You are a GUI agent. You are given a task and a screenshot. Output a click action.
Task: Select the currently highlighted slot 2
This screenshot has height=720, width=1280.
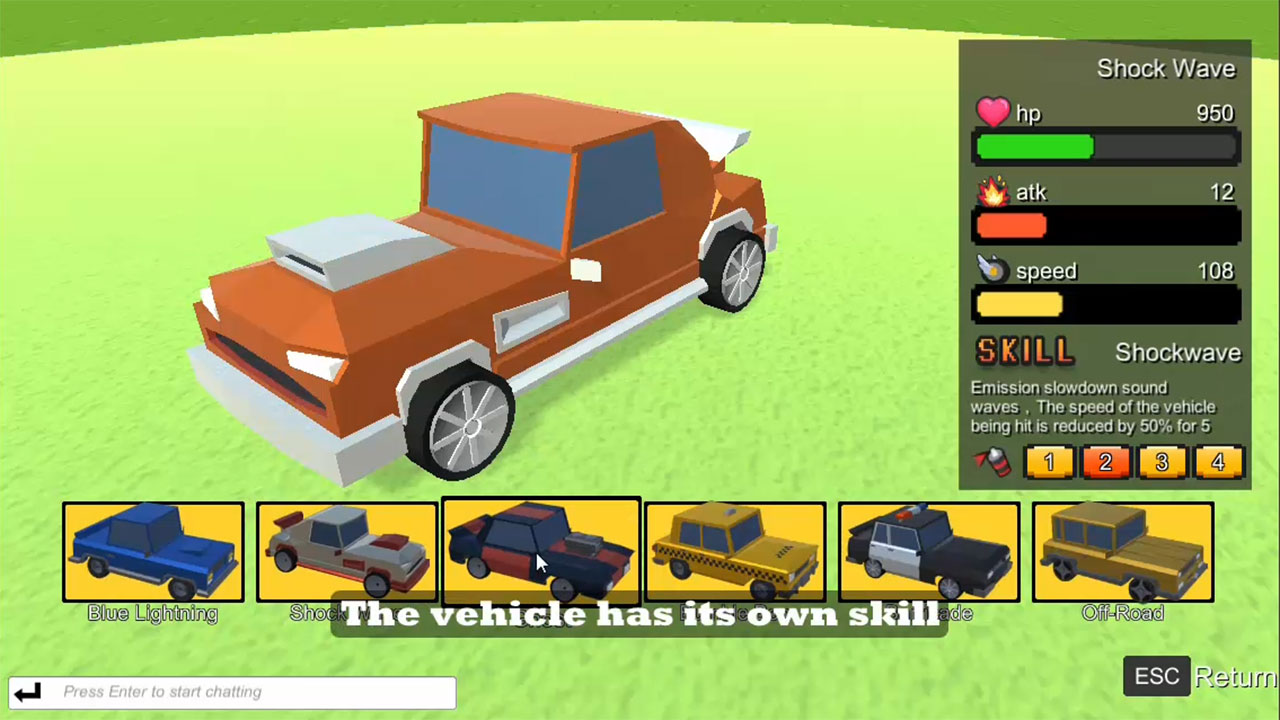[1106, 461]
